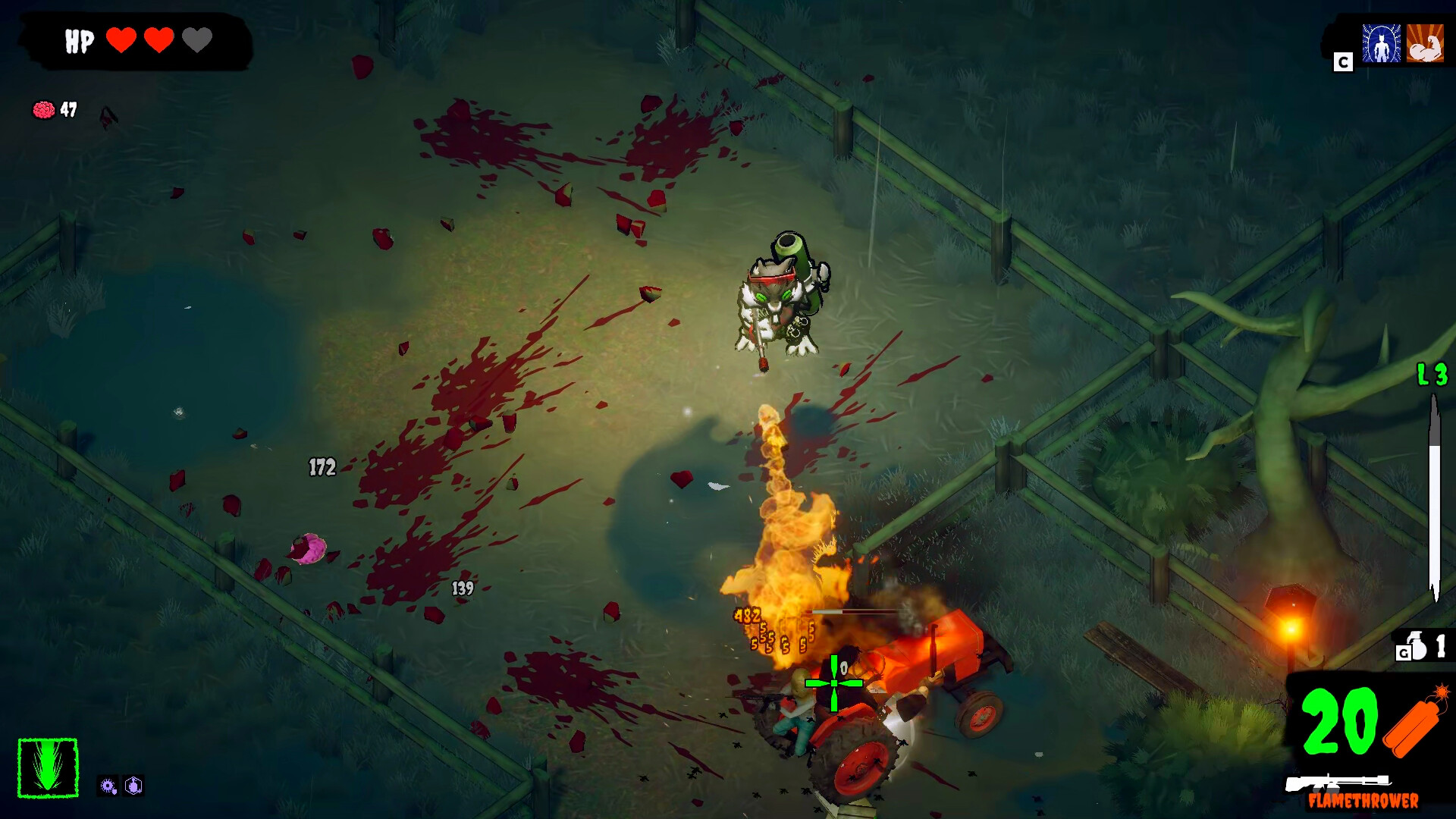
Task: Select the green arrow ability icon
Action: [x=48, y=768]
